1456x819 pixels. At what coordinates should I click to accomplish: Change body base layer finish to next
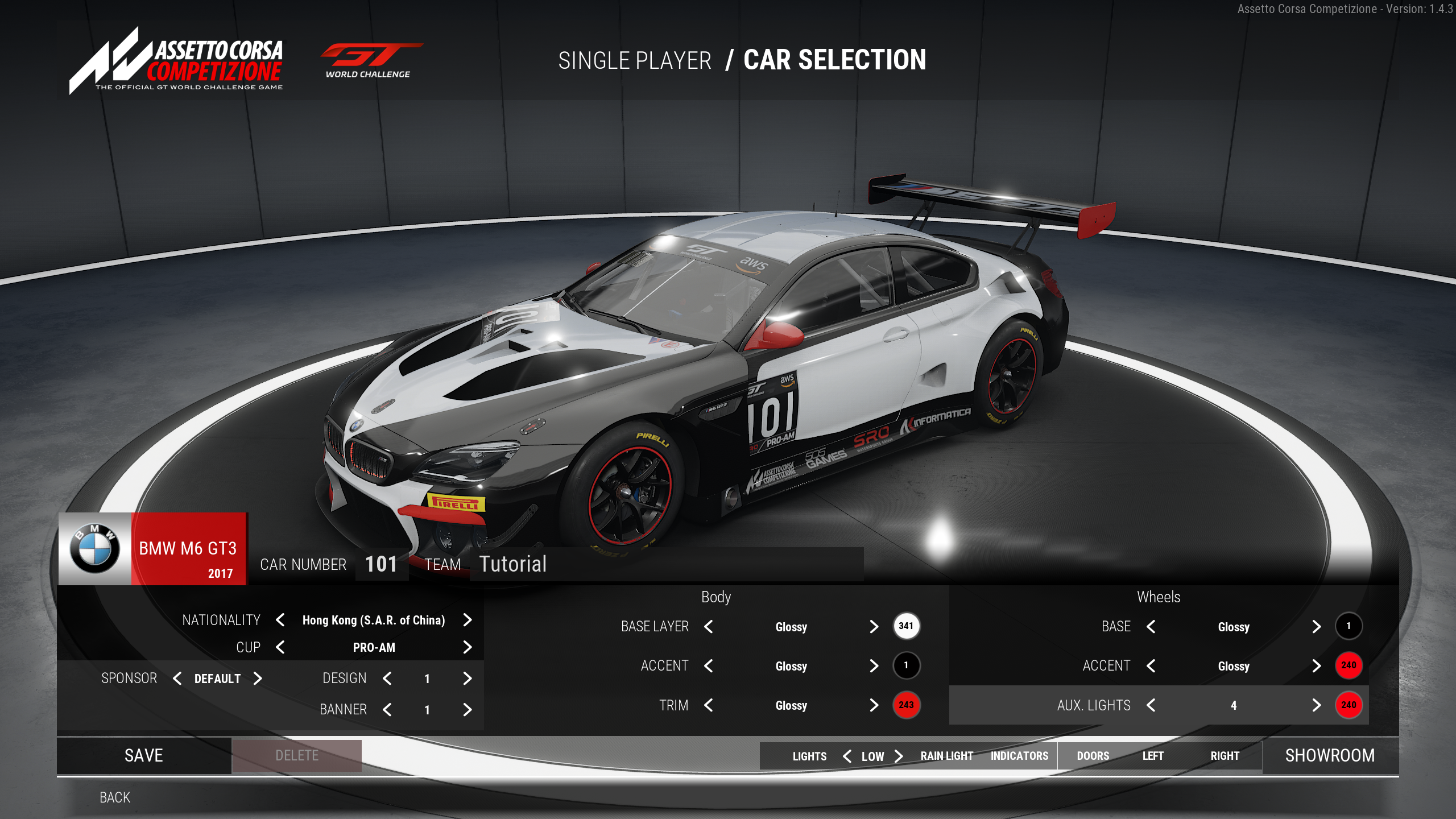[874, 627]
